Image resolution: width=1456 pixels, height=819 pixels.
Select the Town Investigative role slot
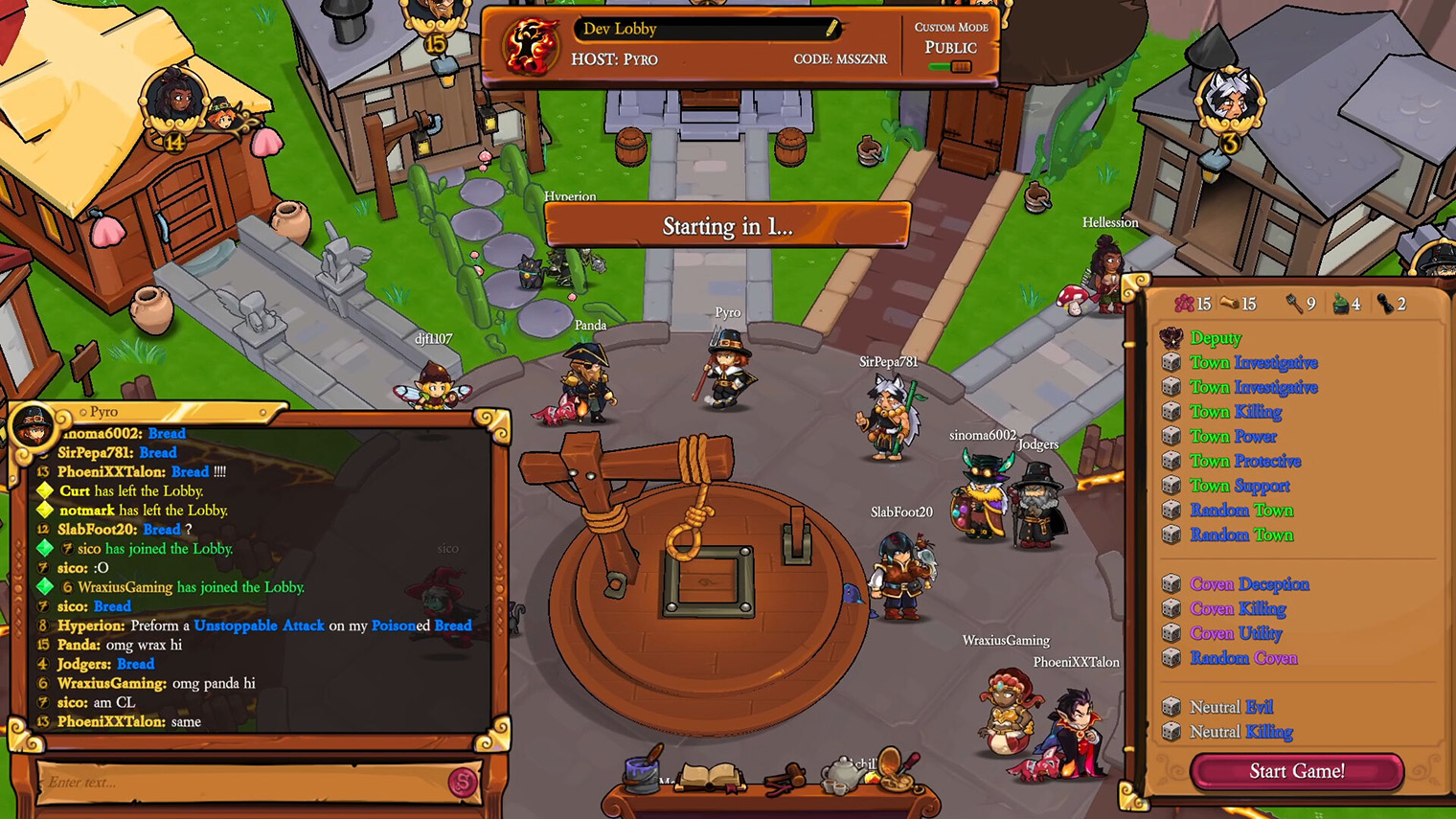[1254, 362]
